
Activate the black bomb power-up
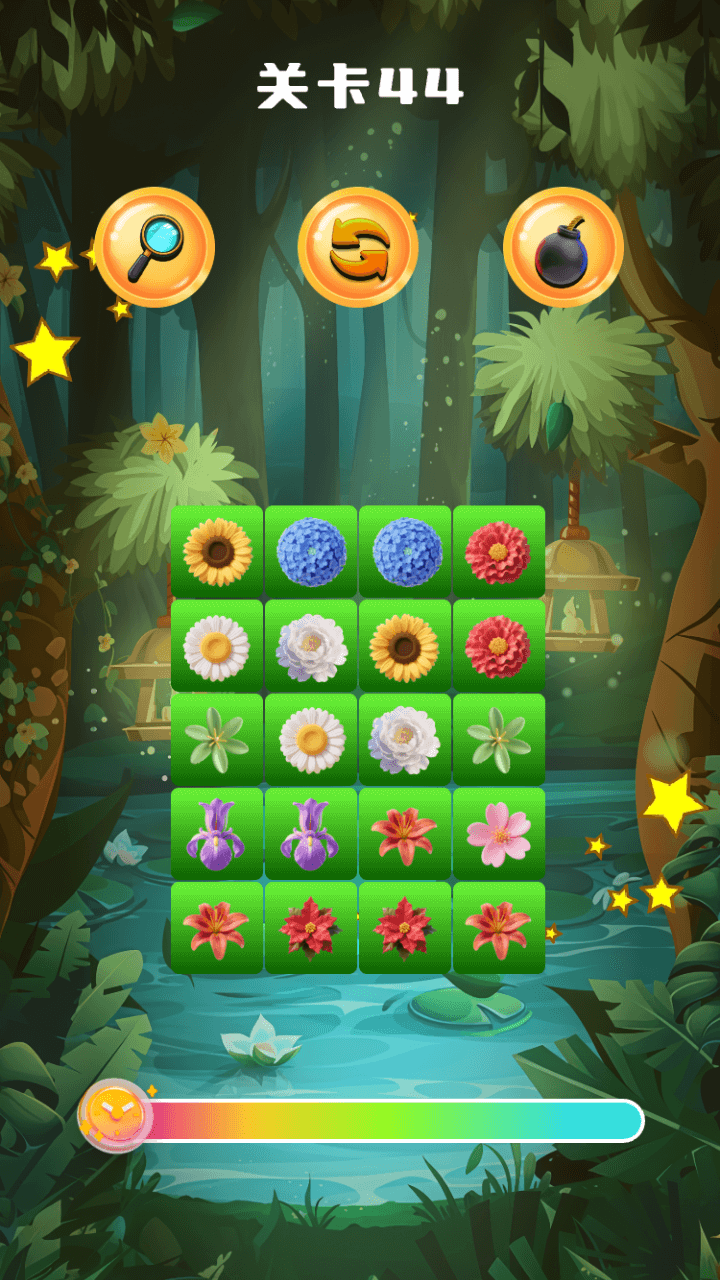pos(563,247)
